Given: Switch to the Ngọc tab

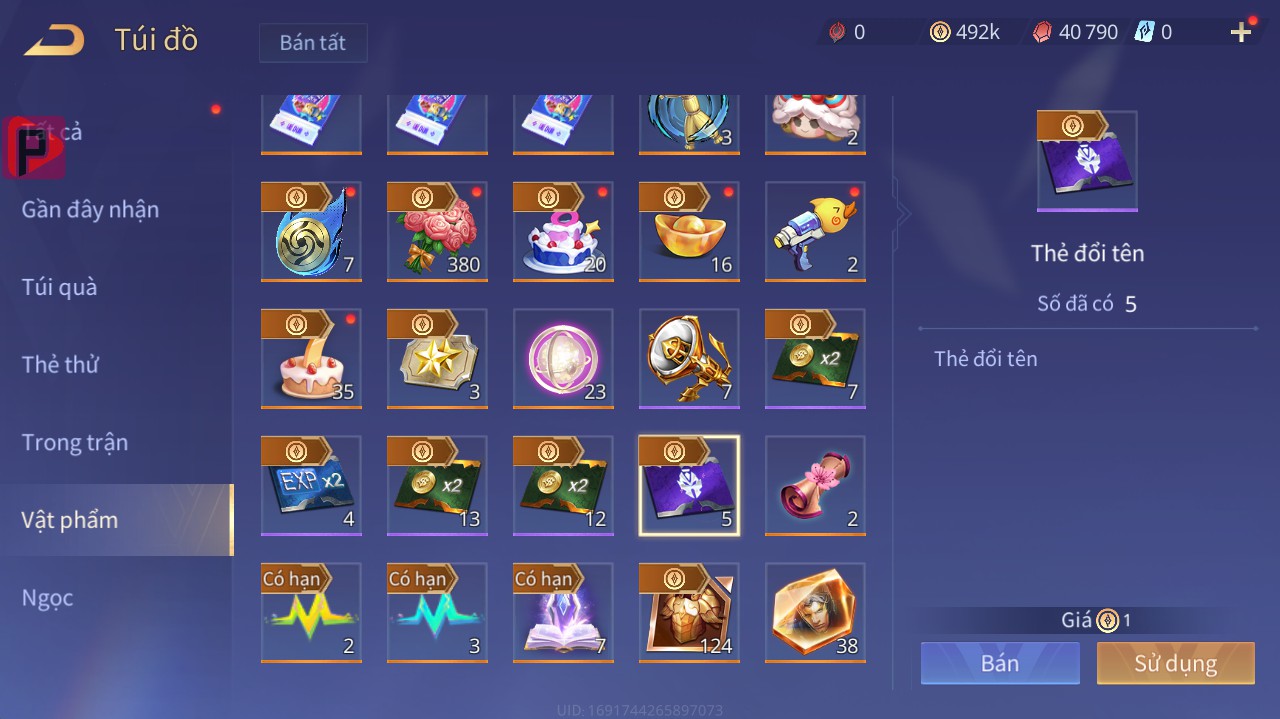Looking at the screenshot, I should click(48, 598).
